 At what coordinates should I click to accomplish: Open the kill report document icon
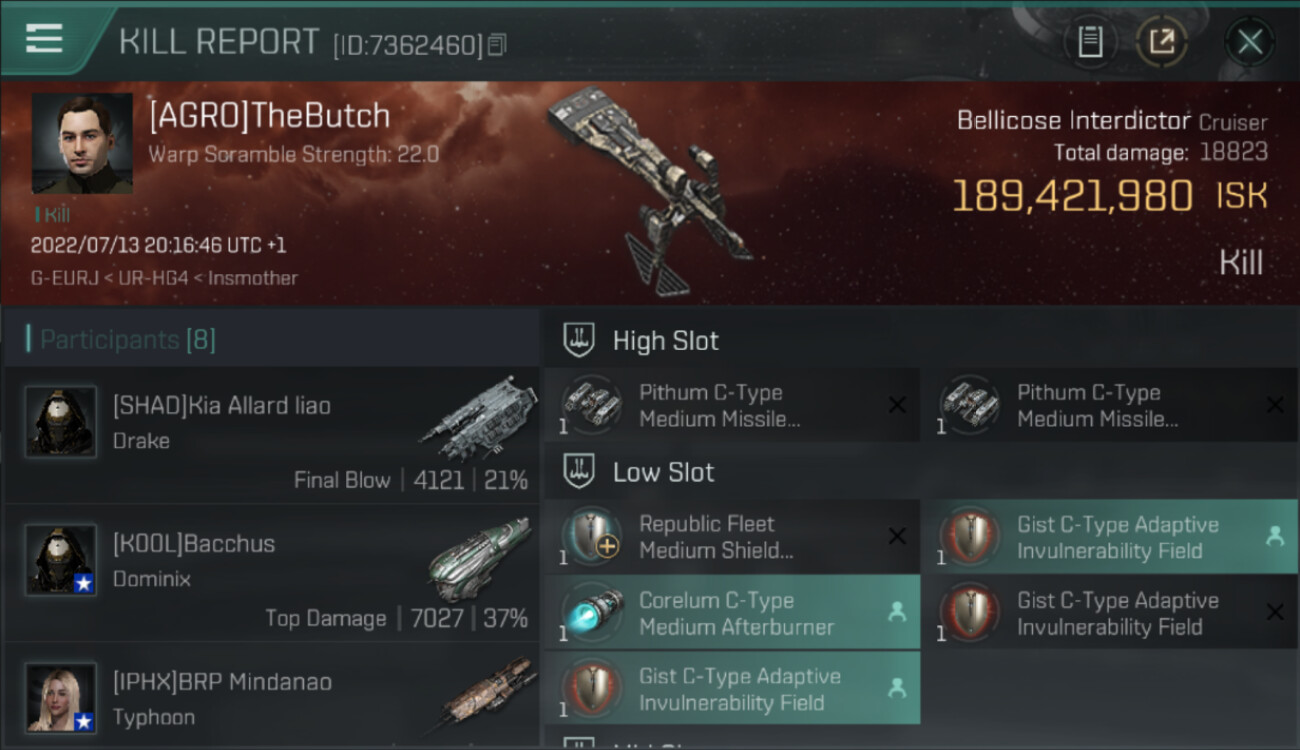pyautogui.click(x=1089, y=41)
